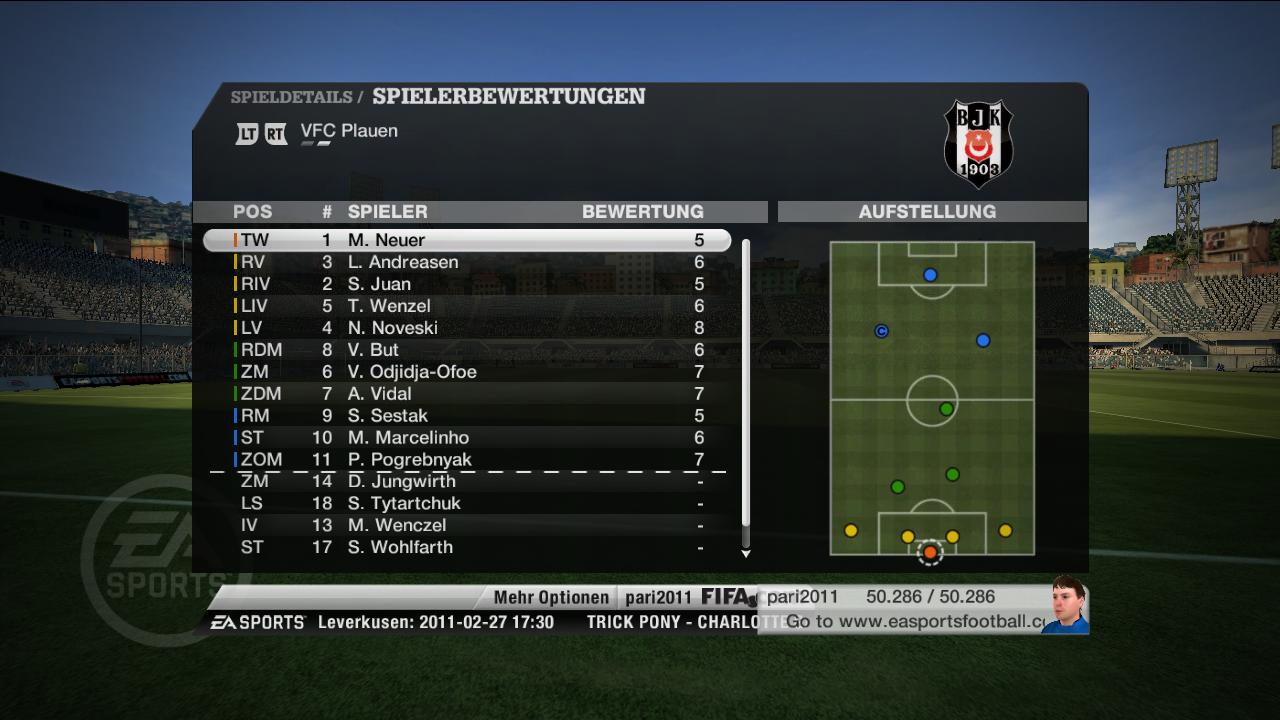Choose V. But player entry
Viewport: 1280px width, 720px height.
tap(466, 350)
